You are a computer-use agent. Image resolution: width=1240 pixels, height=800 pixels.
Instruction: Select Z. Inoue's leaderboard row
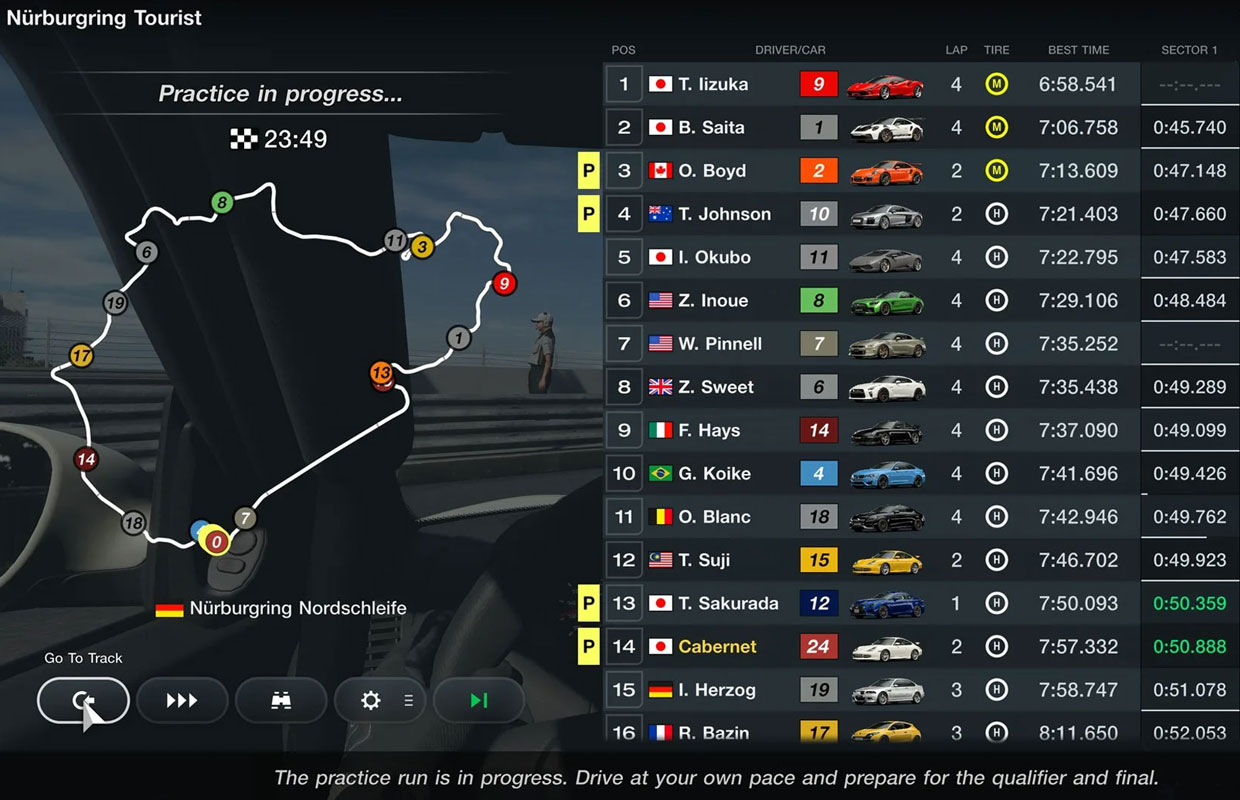pyautogui.click(x=870, y=300)
